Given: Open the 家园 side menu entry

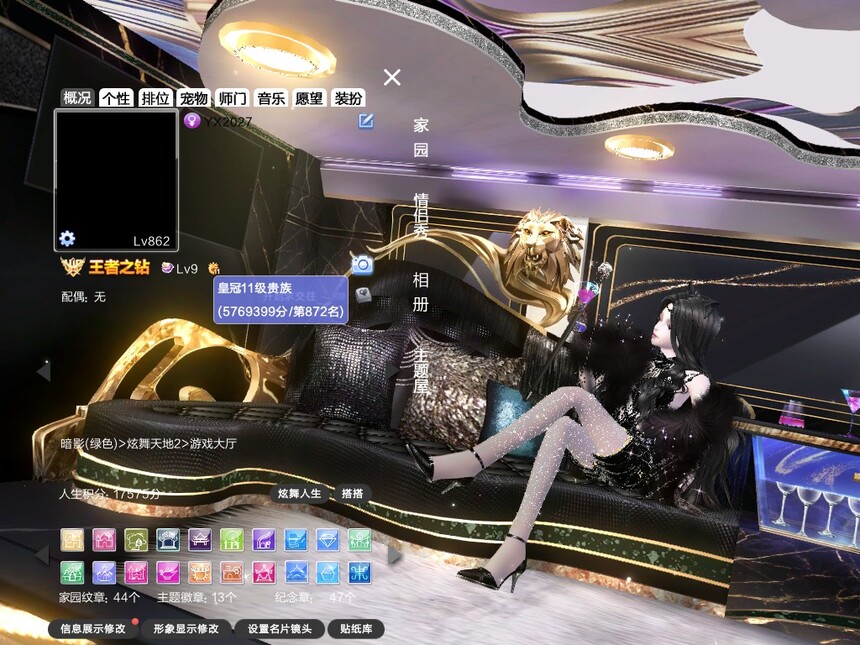Looking at the screenshot, I should click(421, 138).
